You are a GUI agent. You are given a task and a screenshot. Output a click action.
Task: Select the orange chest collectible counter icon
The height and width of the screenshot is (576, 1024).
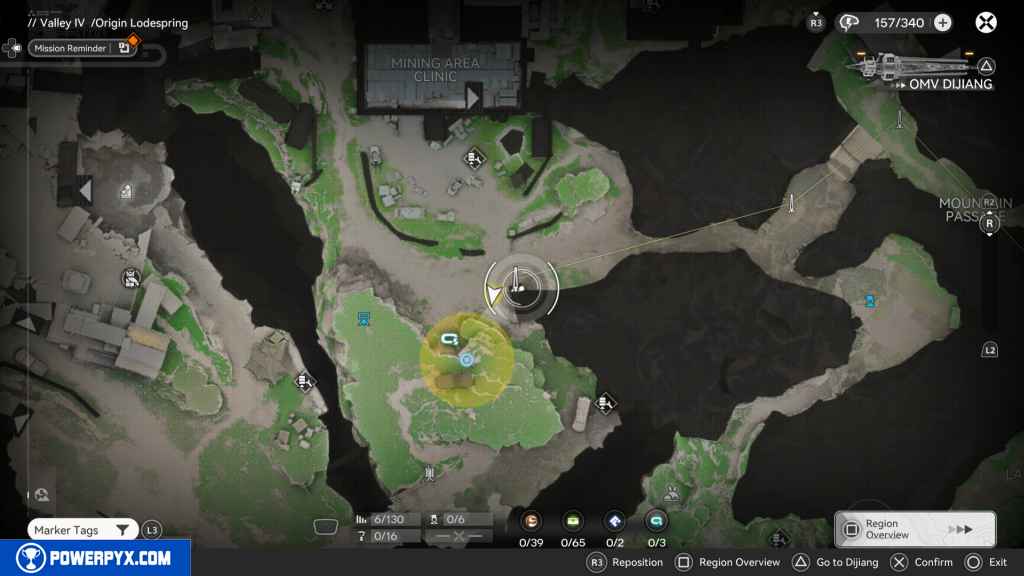531,521
